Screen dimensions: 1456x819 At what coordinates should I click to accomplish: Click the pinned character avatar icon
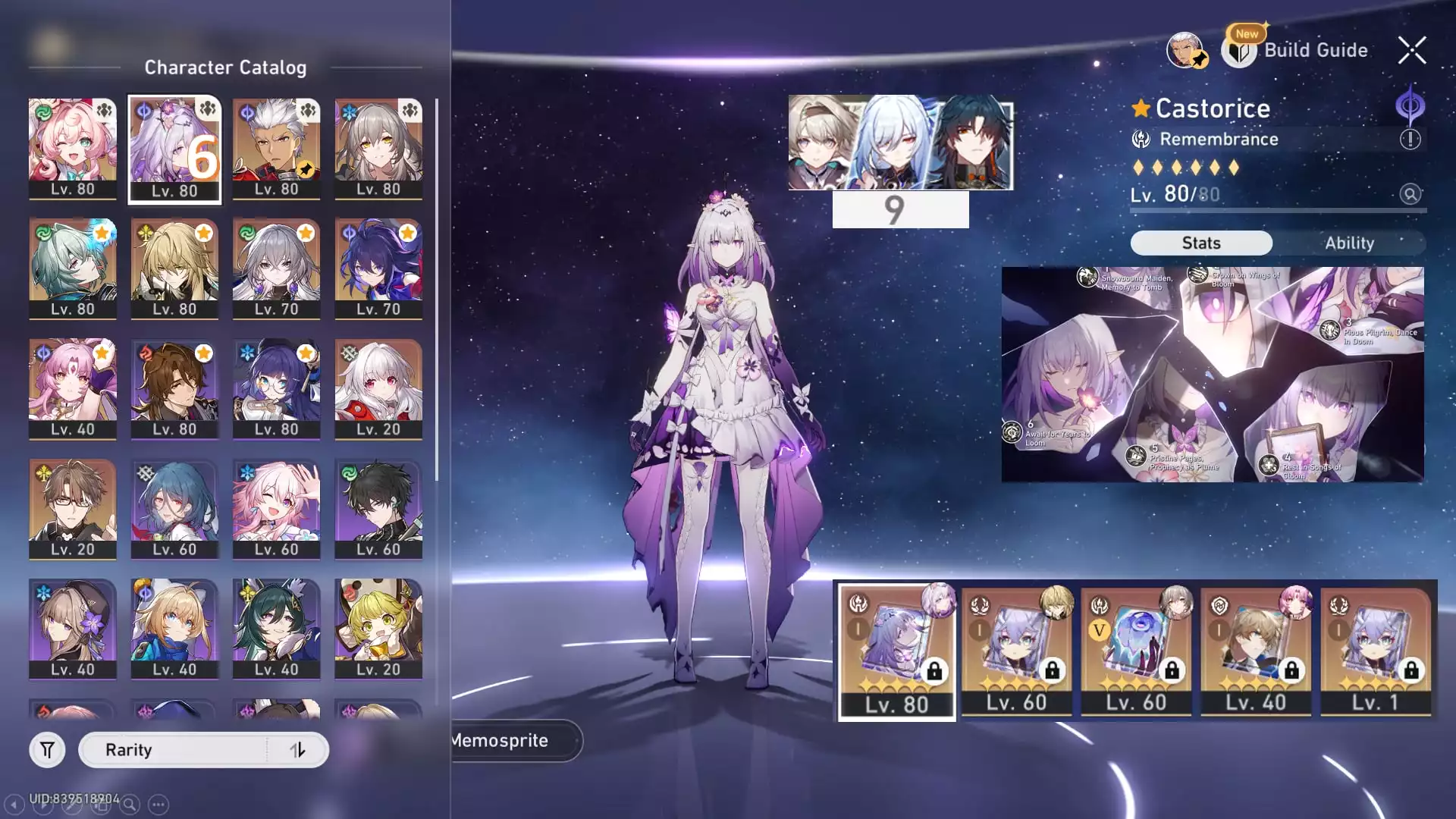[1185, 51]
